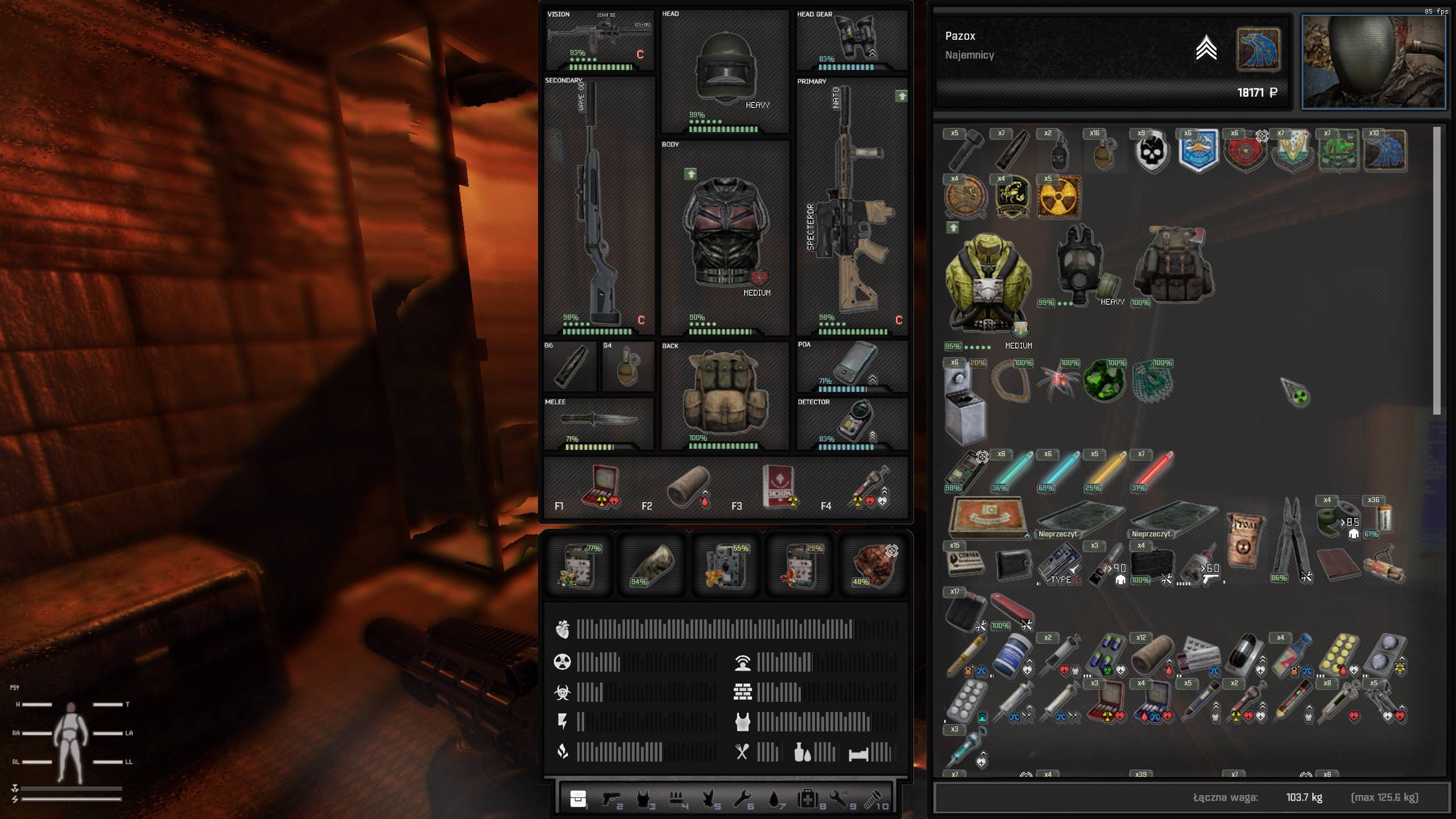Image resolution: width=1456 pixels, height=819 pixels.
Task: Show weapons with the pistol filter
Action: pos(612,799)
